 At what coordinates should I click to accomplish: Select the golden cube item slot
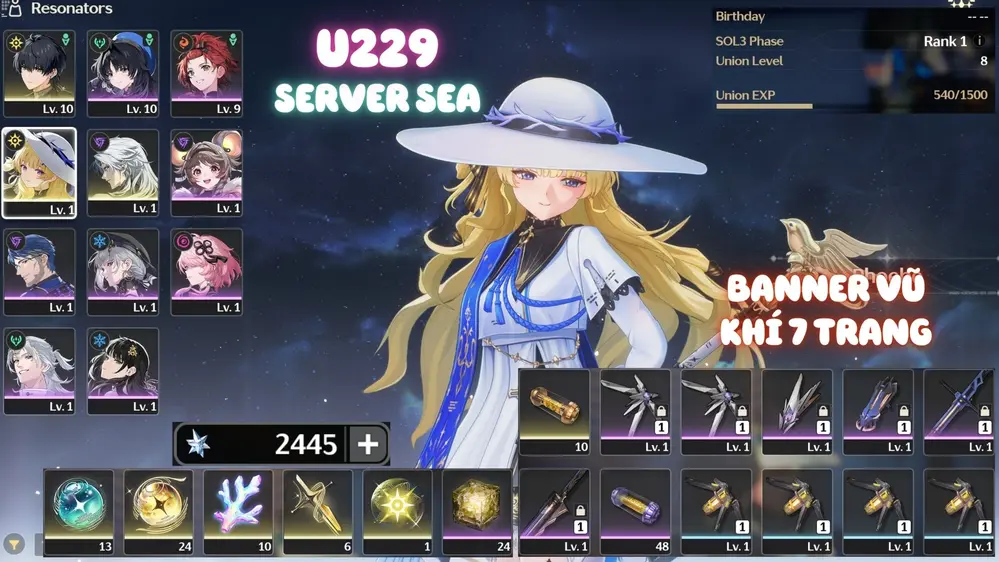pyautogui.click(x=477, y=510)
